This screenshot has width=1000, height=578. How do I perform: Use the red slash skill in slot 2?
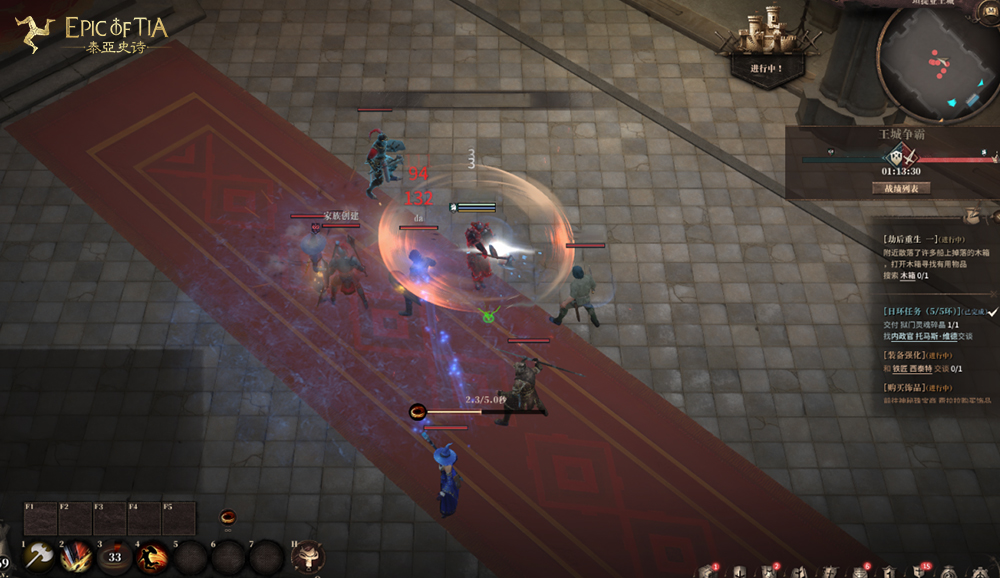tap(77, 556)
